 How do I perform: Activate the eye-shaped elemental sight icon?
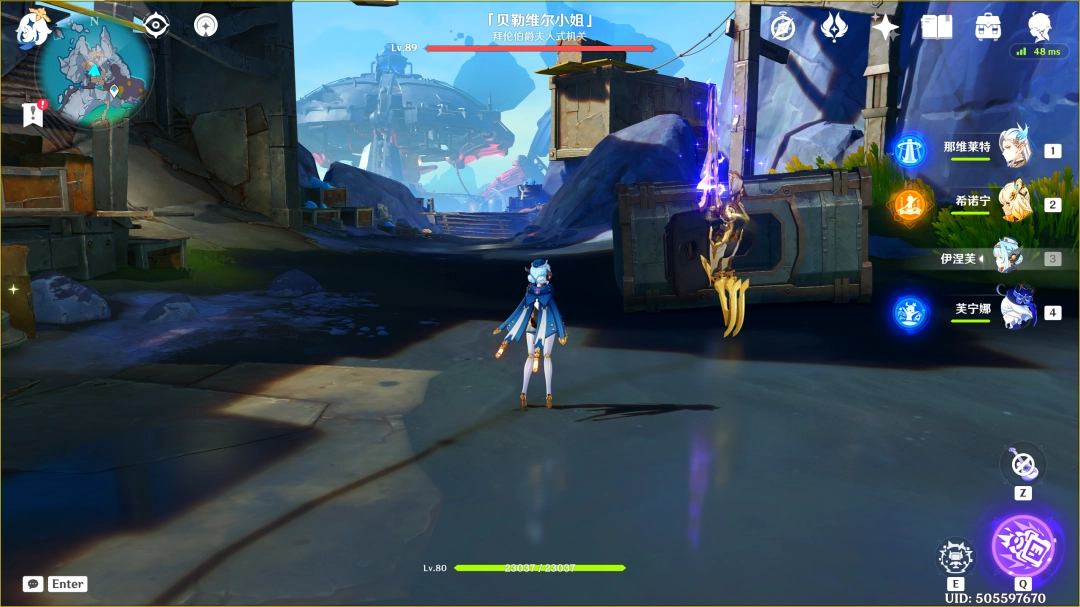pyautogui.click(x=156, y=25)
